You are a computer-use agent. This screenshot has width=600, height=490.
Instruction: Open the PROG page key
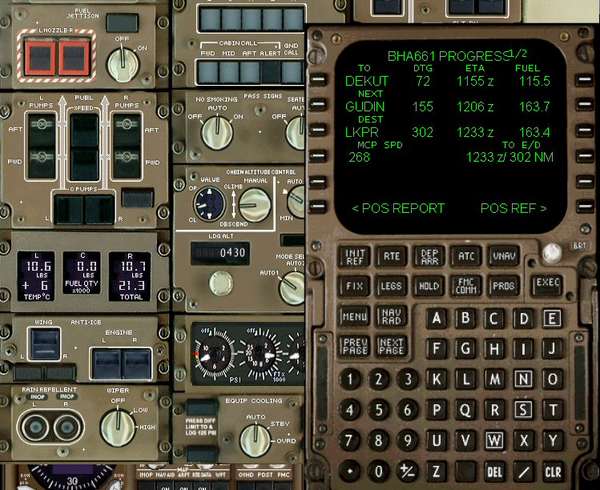tap(503, 285)
